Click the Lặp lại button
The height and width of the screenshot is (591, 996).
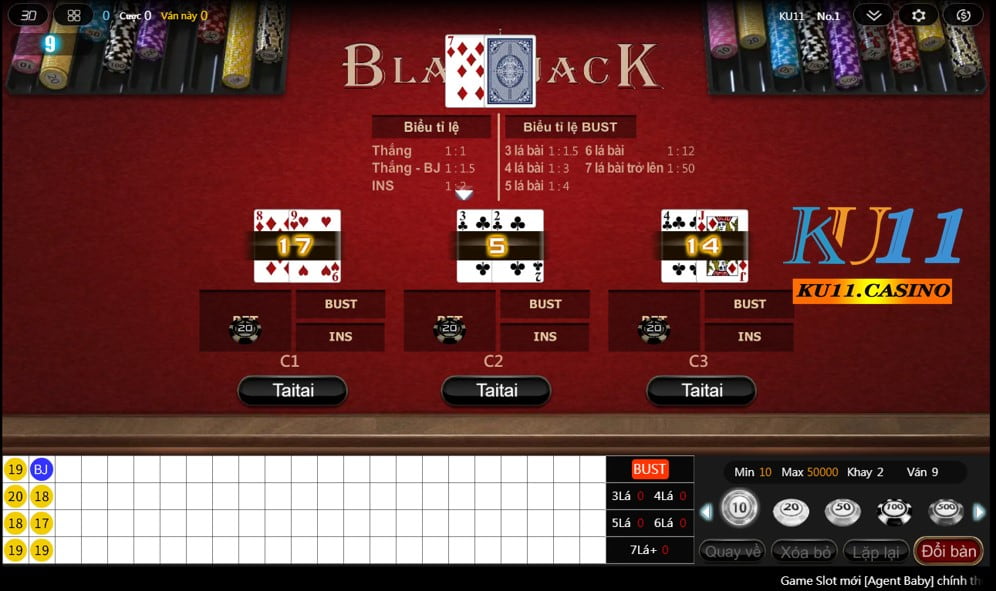pyautogui.click(x=876, y=551)
